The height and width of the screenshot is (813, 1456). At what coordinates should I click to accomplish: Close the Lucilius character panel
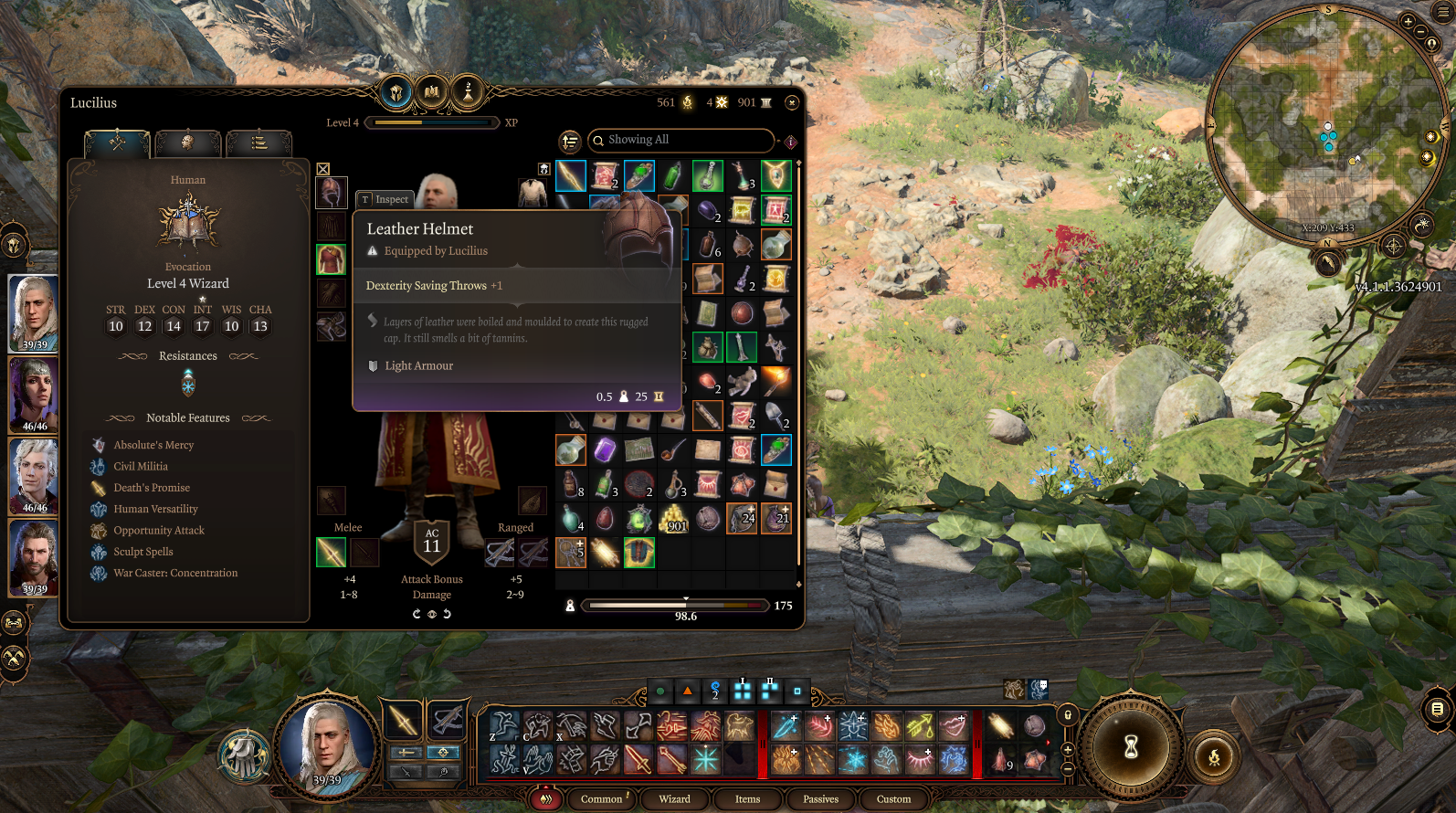(792, 102)
